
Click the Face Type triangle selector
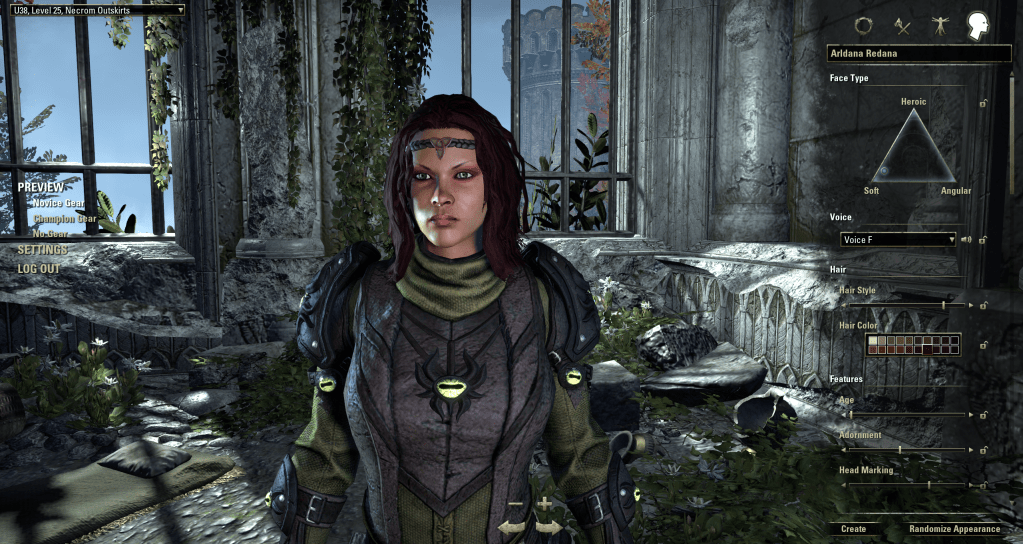coord(913,148)
